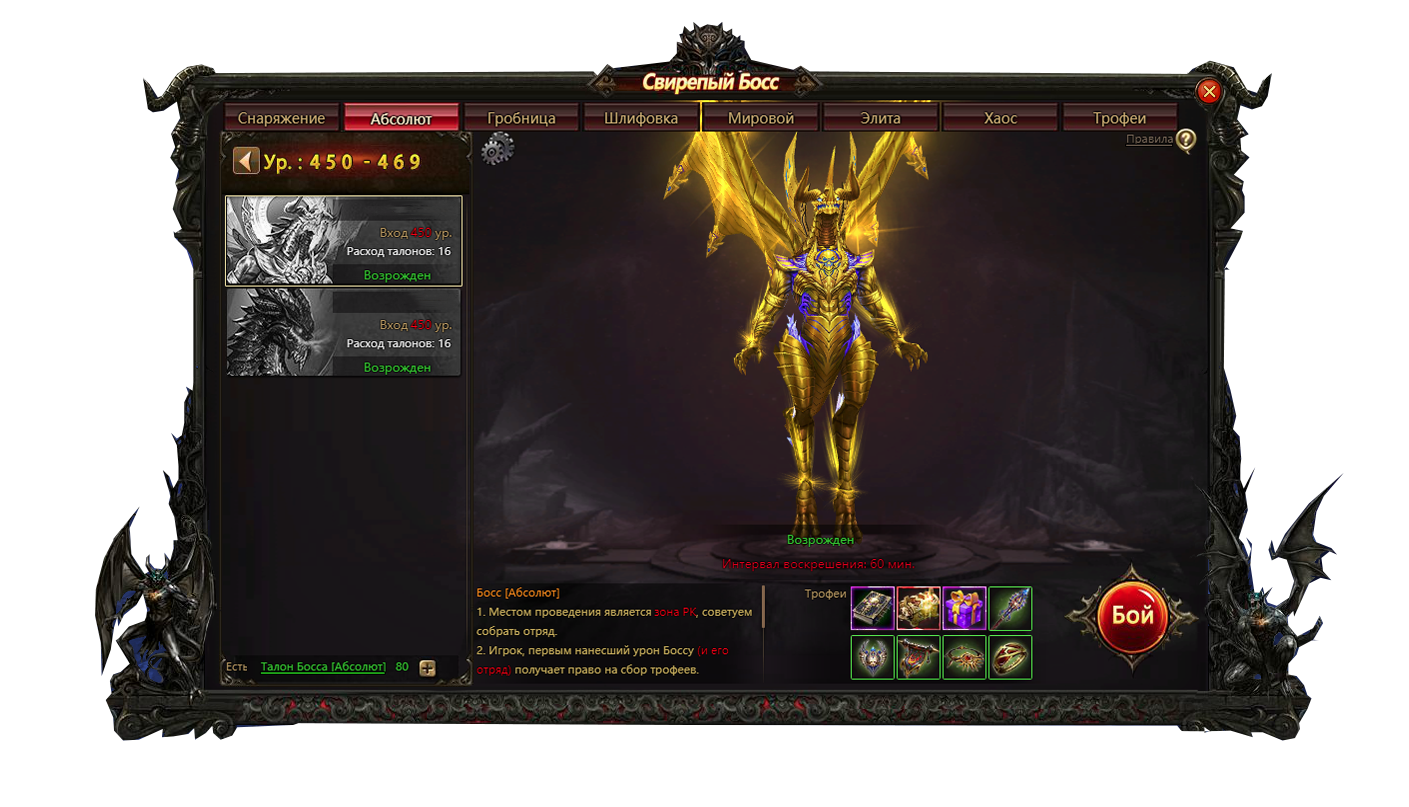Inspect the purple gift box trophy
This screenshot has width=1409, height=807.
[x=964, y=608]
